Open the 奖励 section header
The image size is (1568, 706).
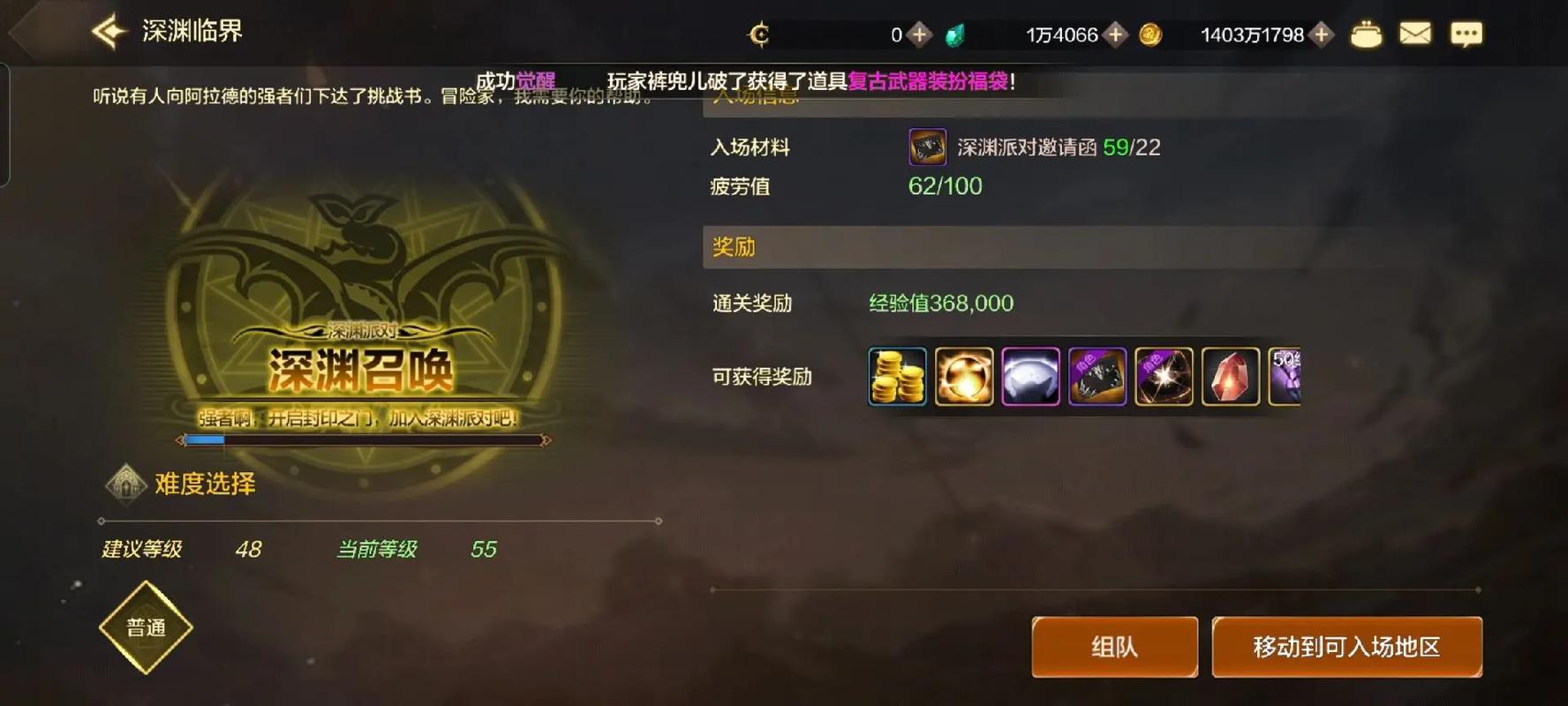[x=732, y=247]
